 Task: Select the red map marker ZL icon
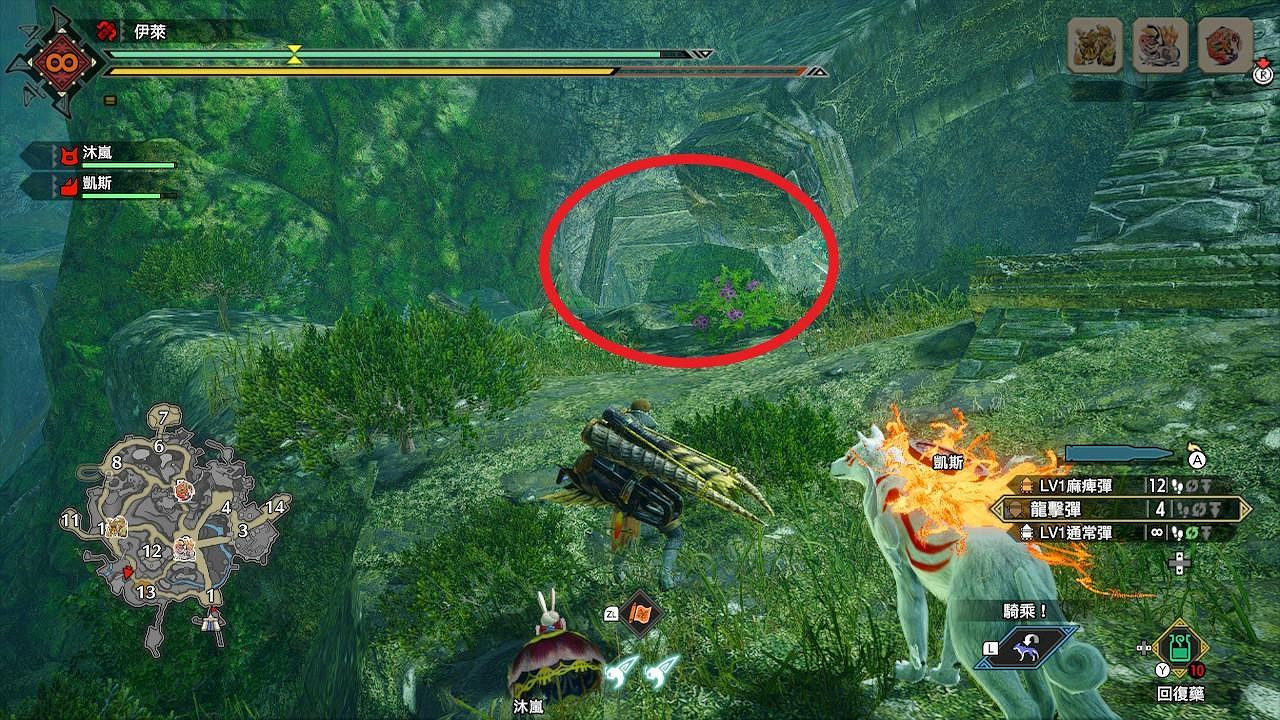point(643,612)
